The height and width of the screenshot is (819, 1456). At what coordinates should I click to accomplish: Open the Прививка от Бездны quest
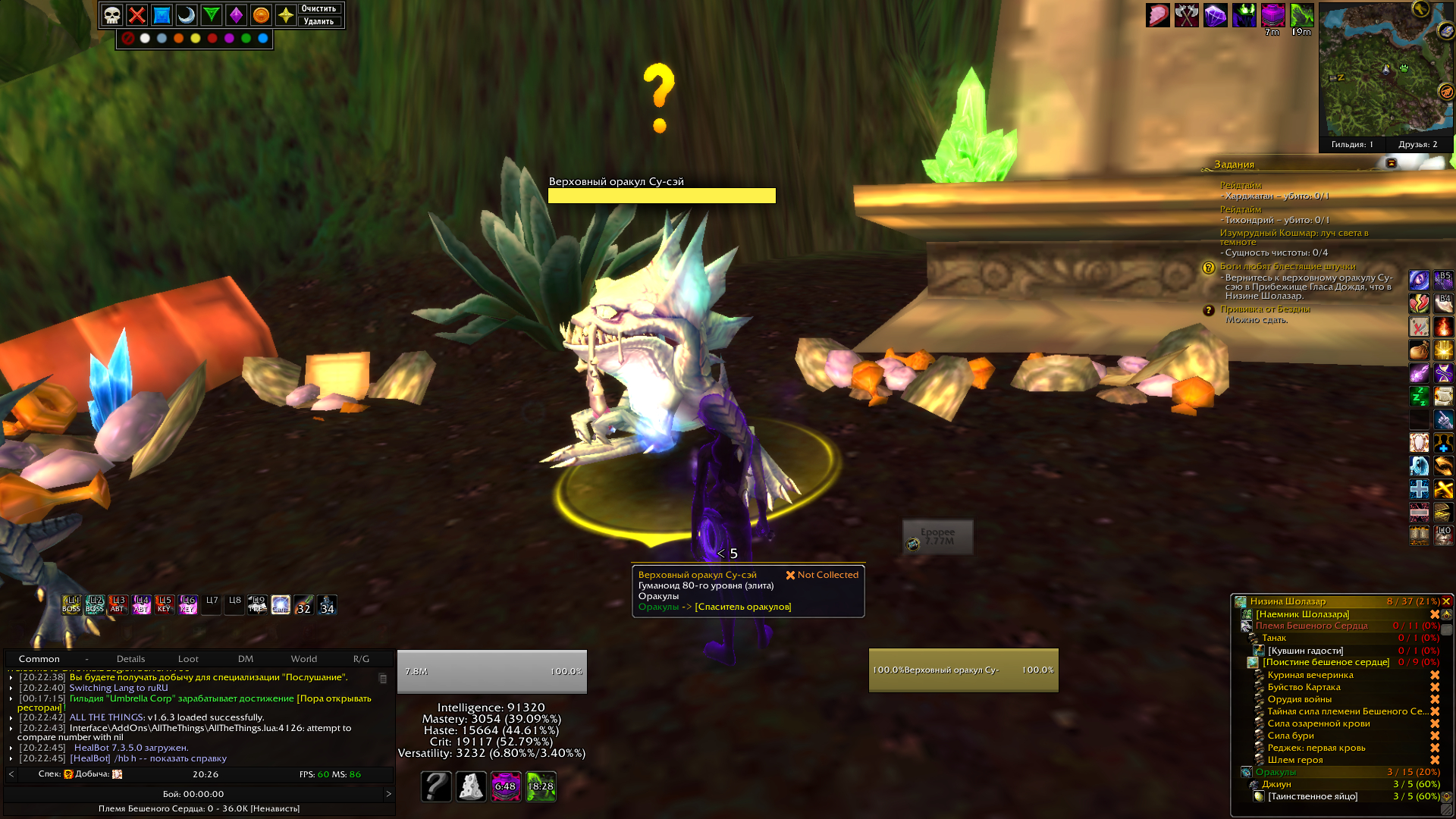pos(1265,309)
